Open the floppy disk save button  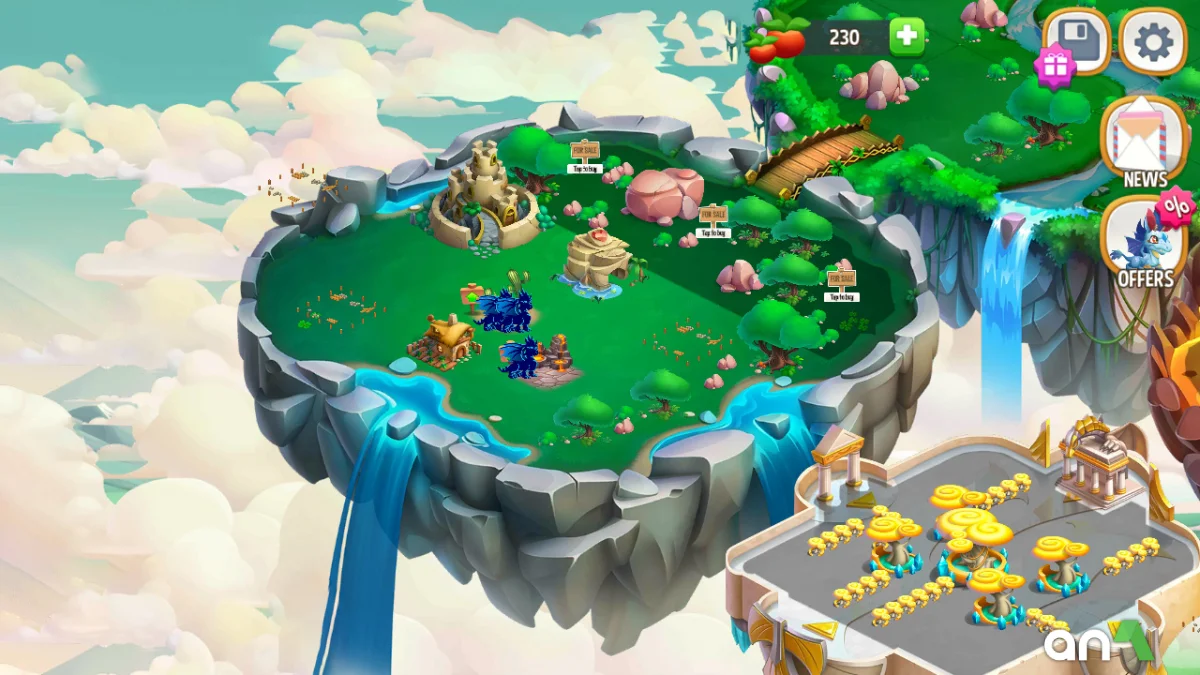pos(1078,42)
